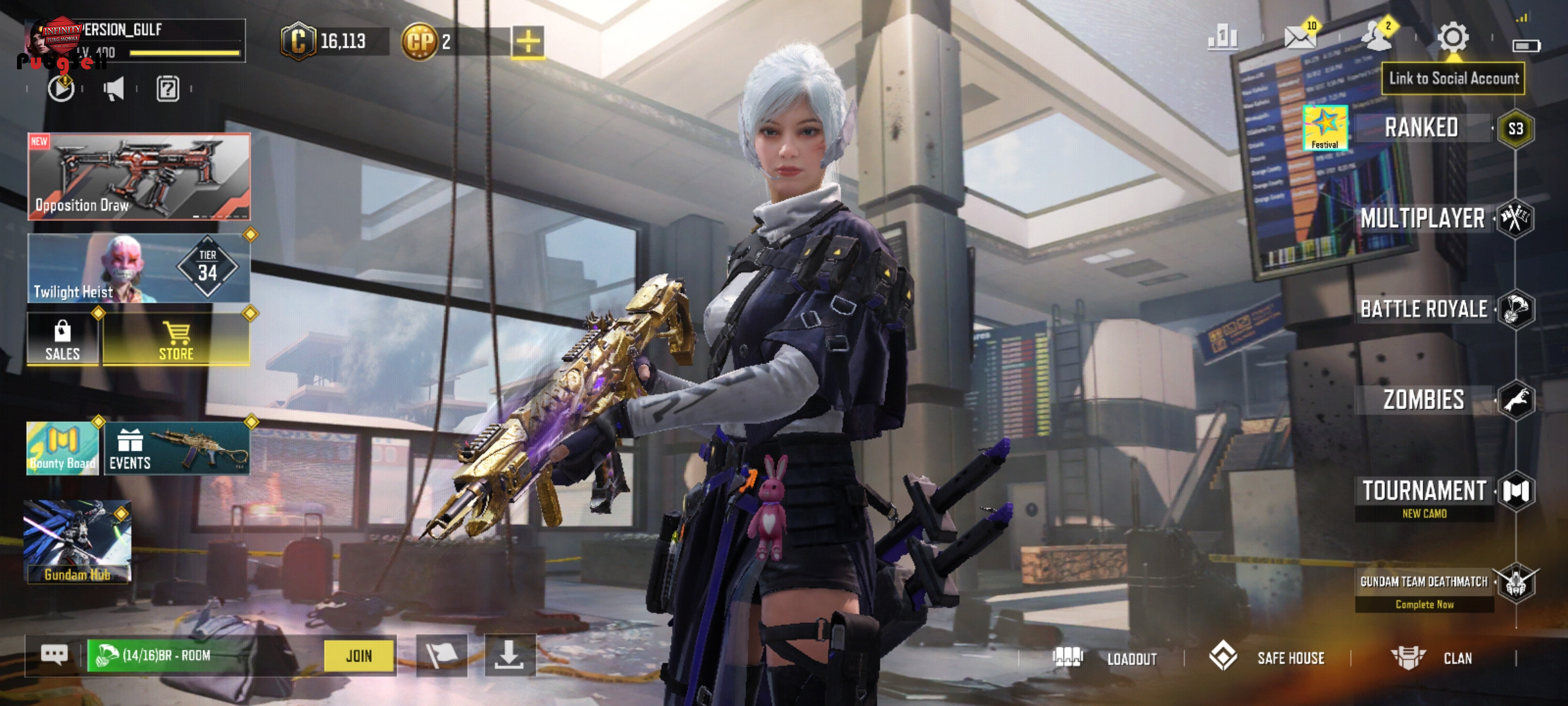Open the Twilight Heist battle pass
Viewport: 1568px width, 706px height.
(x=139, y=269)
